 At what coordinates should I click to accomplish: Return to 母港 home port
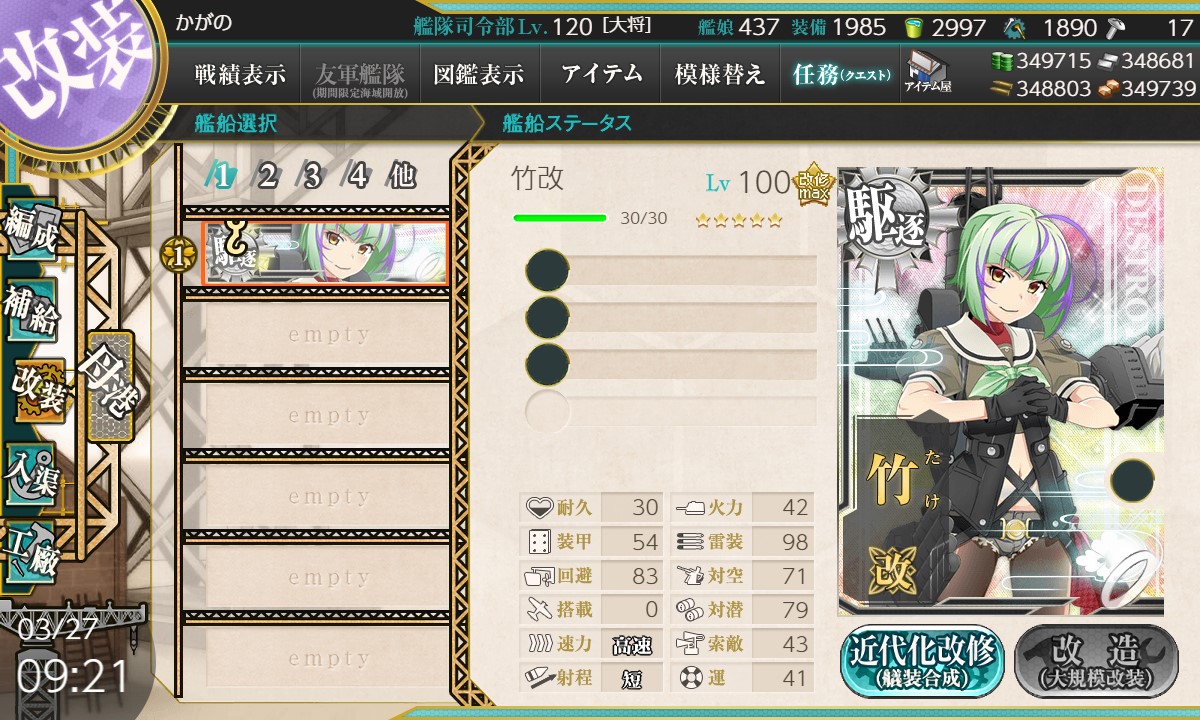108,386
